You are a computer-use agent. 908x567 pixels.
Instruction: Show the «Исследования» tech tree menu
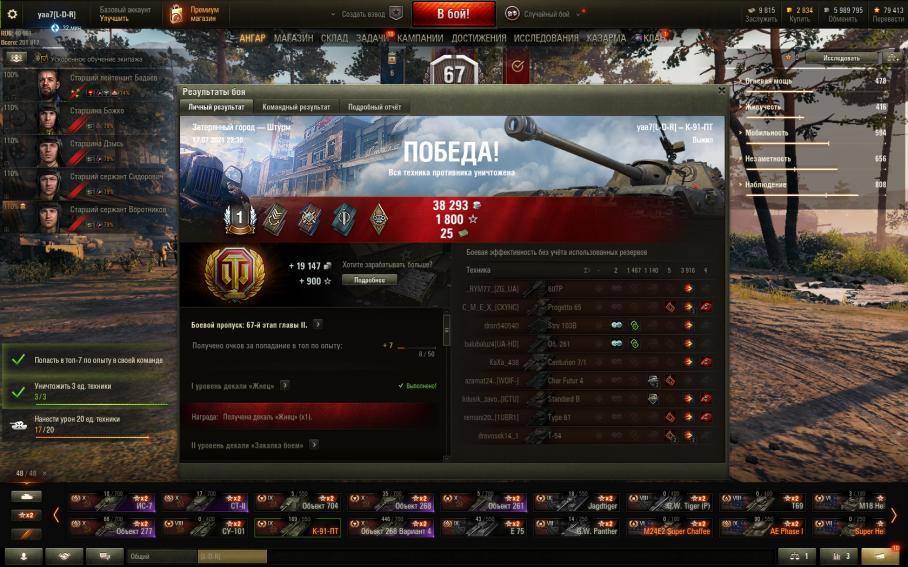point(547,38)
